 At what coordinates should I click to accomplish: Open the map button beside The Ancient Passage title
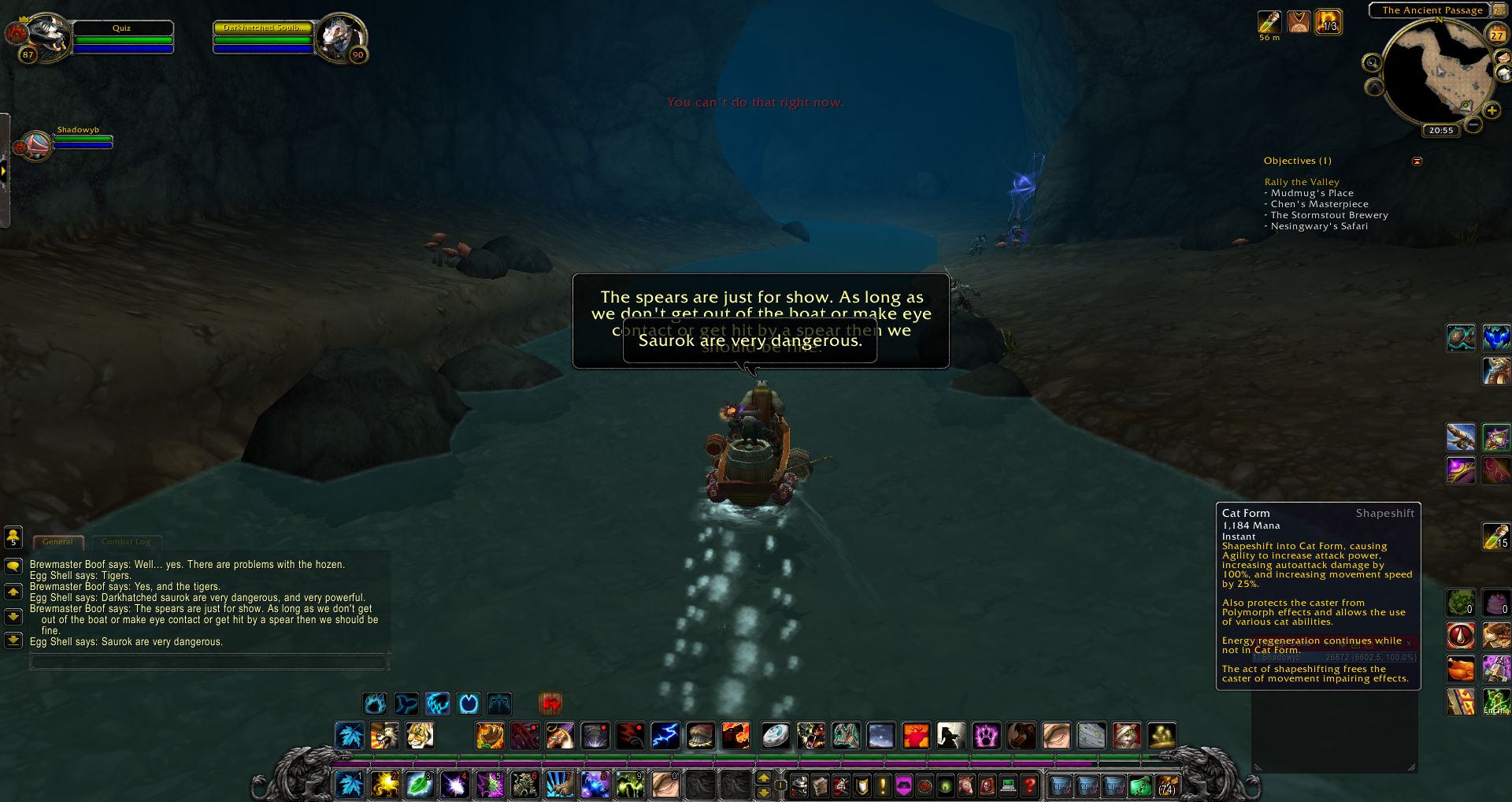click(1499, 10)
